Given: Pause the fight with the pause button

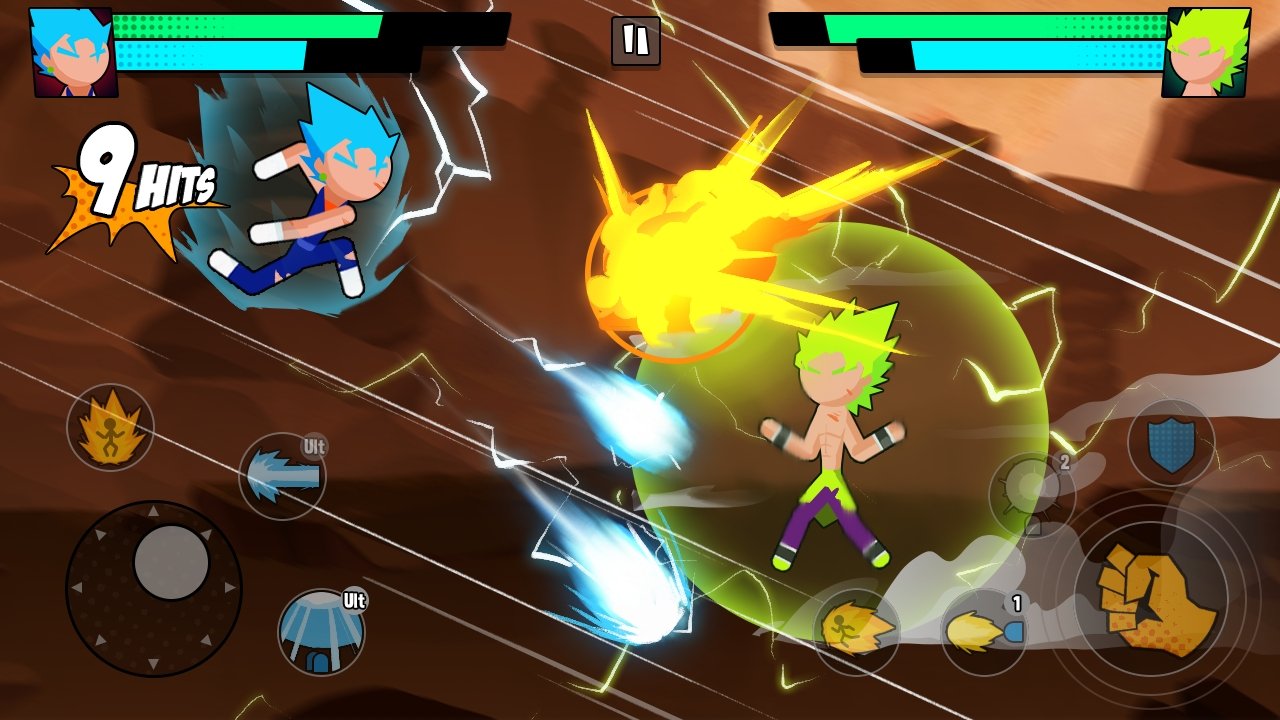Looking at the screenshot, I should point(636,41).
